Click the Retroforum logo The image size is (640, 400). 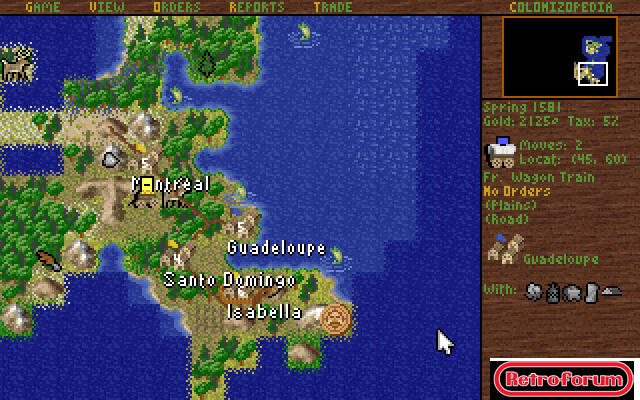click(x=563, y=380)
